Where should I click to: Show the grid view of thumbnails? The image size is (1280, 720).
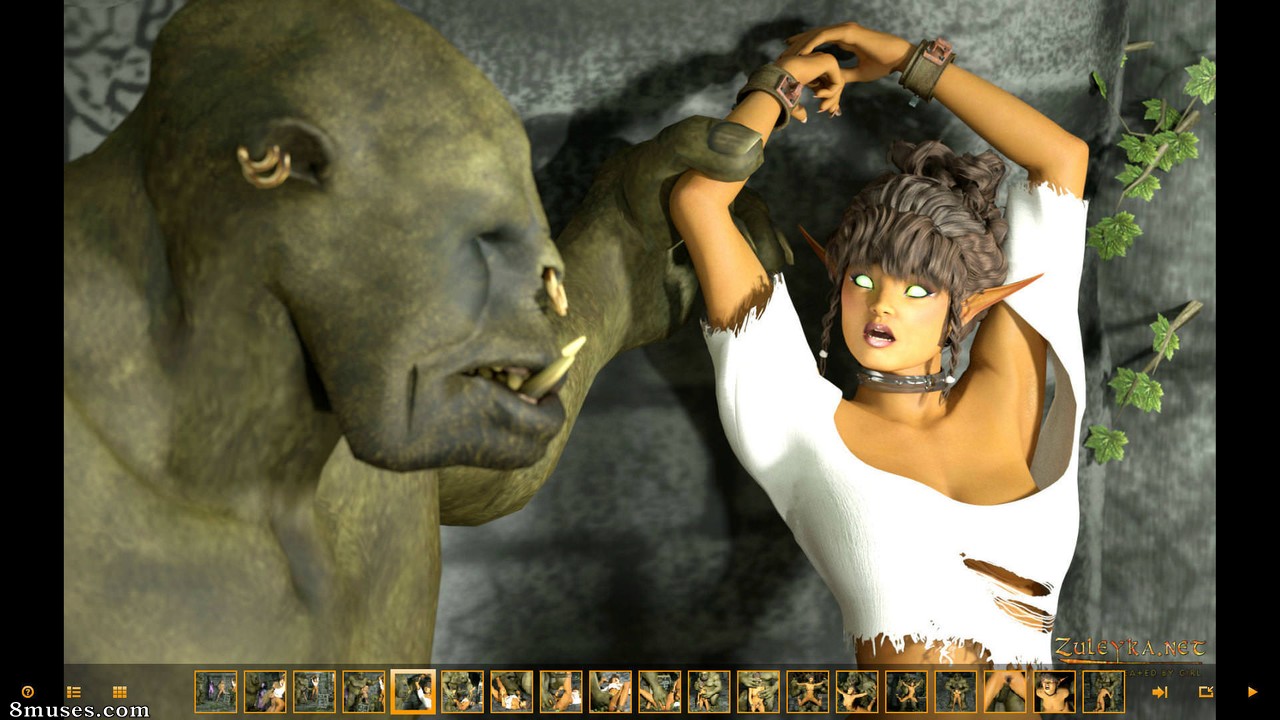(x=120, y=691)
